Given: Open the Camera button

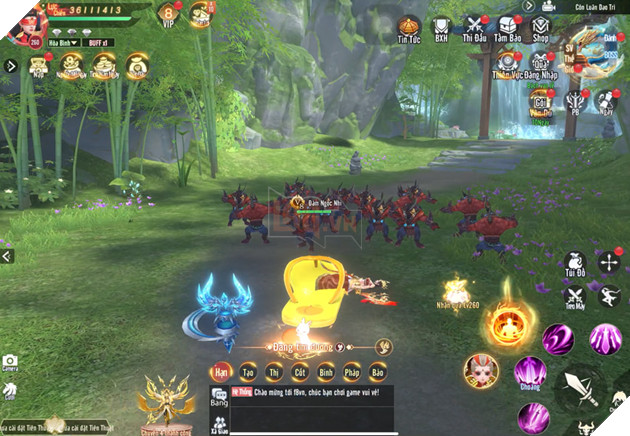Looking at the screenshot, I should tap(10, 363).
